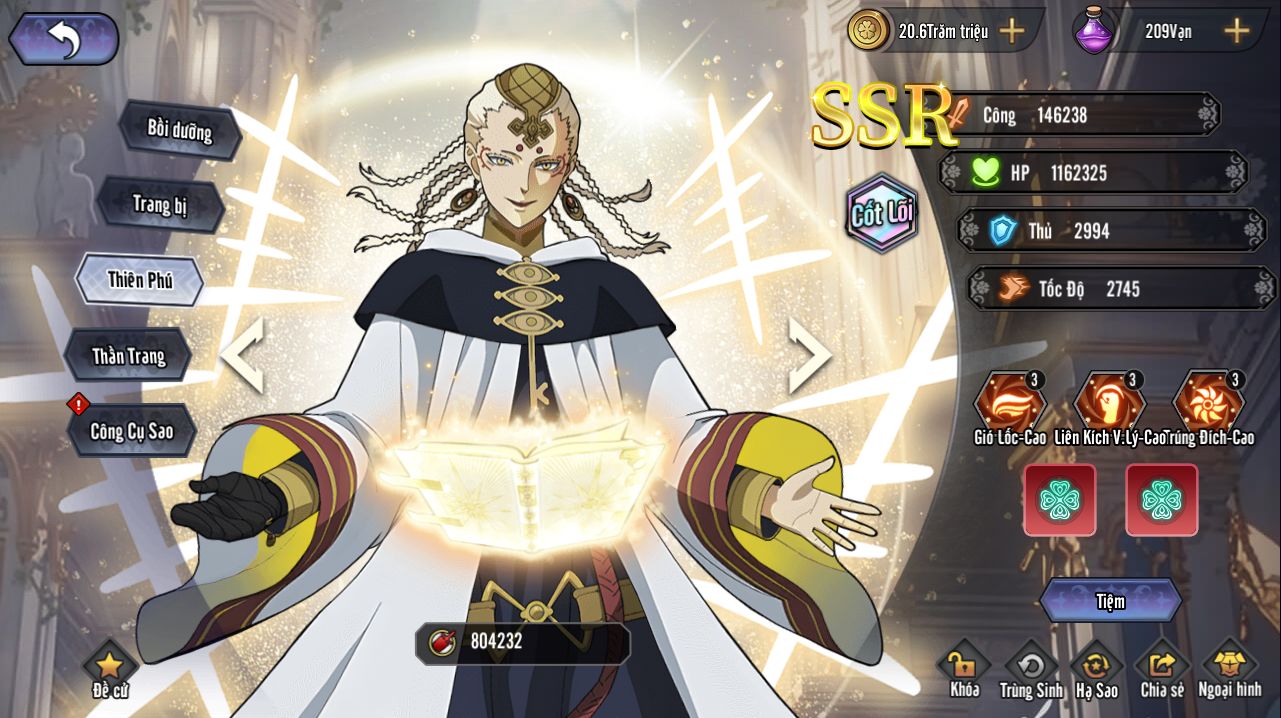The width and height of the screenshot is (1281, 718).
Task: Switch to the Công Cụ Sao tab
Action: click(132, 431)
